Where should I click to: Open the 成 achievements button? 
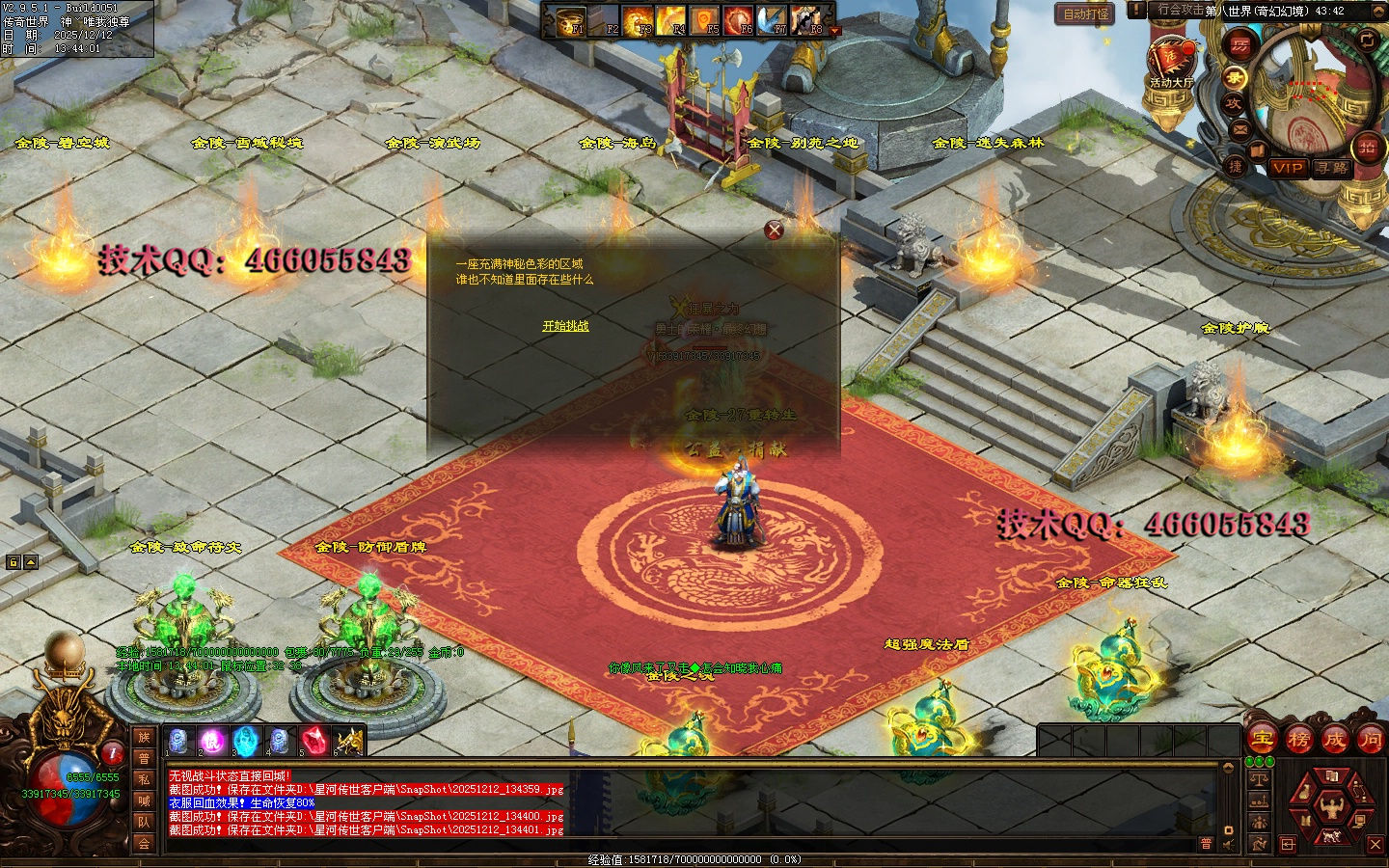pyautogui.click(x=1334, y=740)
